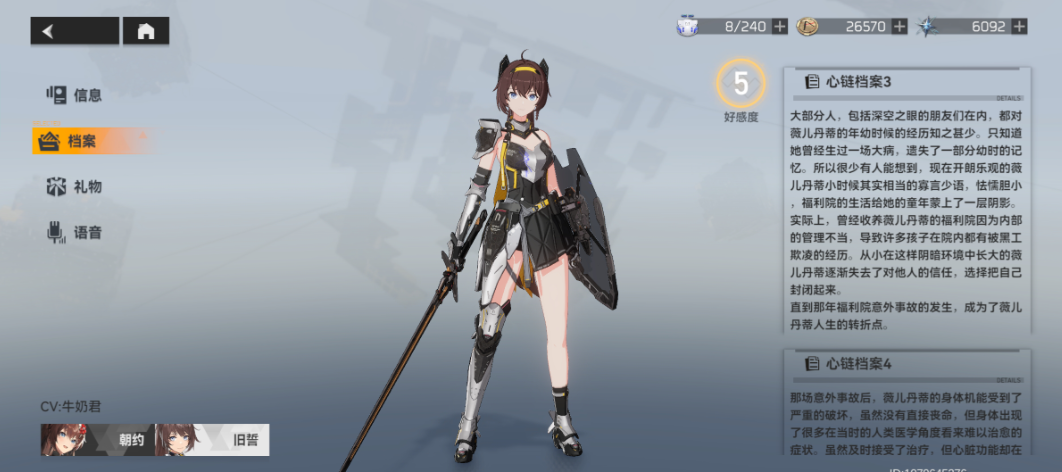Screen dimensions: 1062x472
Task: View the affinity level 5 badge
Action: point(741,85)
